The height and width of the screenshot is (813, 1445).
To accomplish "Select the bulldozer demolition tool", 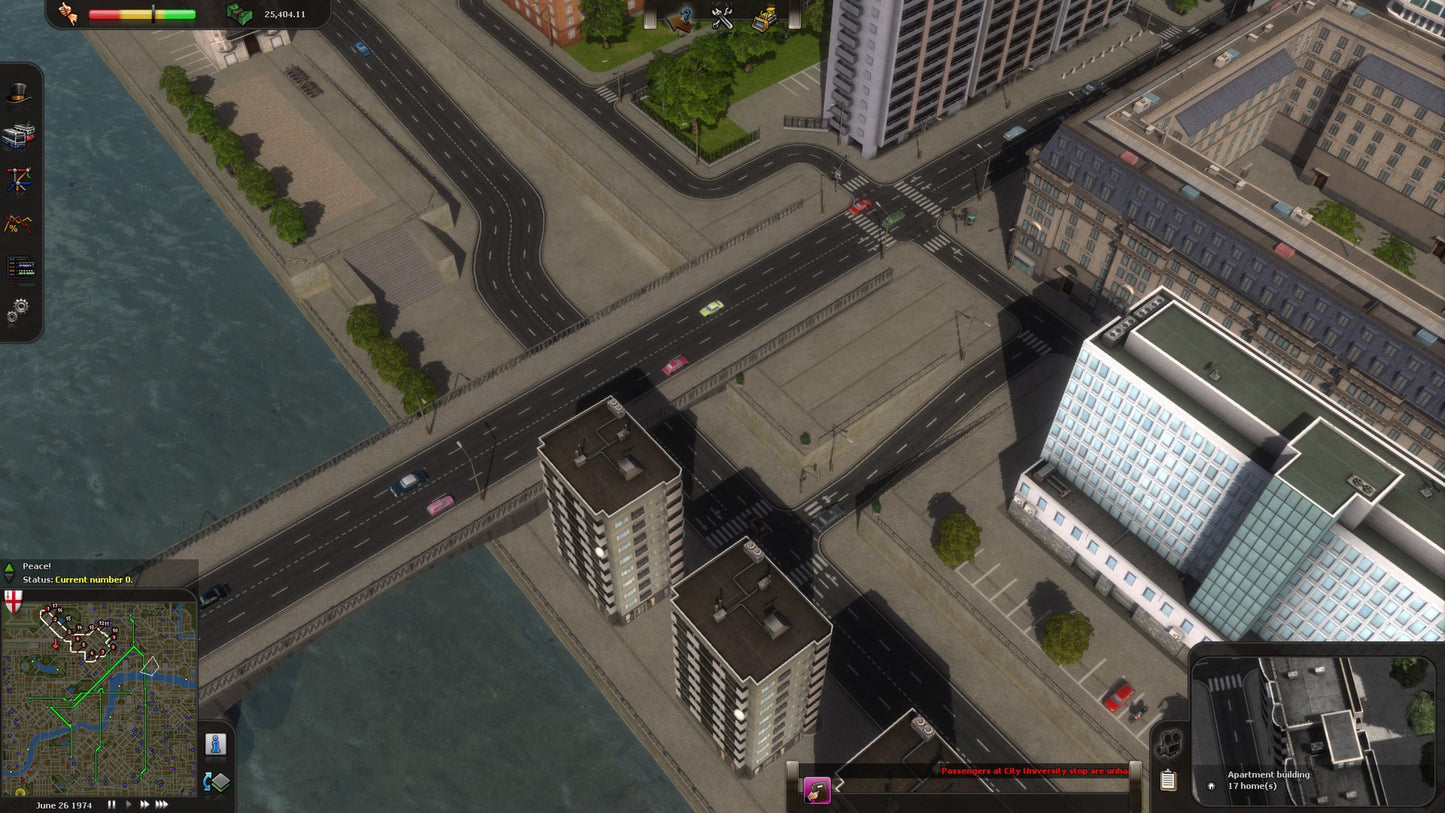I will coord(762,18).
